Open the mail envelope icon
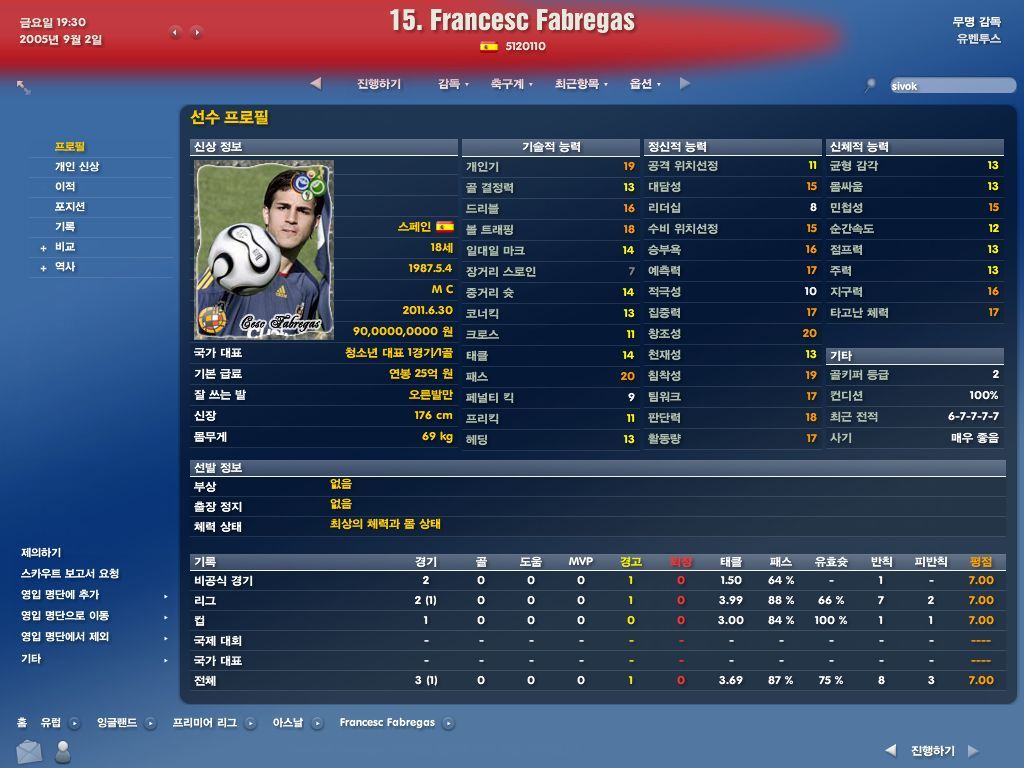 (x=29, y=752)
